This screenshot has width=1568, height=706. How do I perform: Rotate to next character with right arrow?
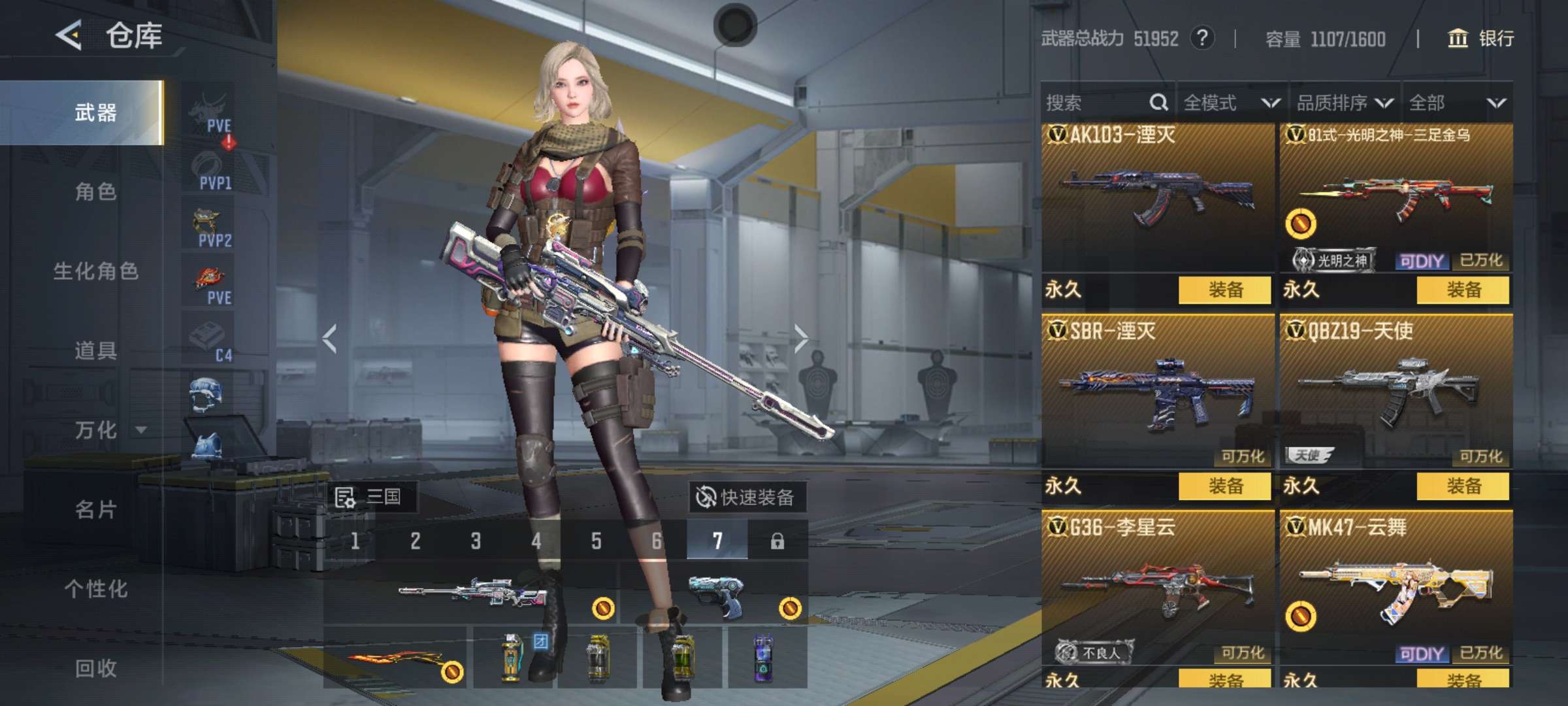point(801,339)
